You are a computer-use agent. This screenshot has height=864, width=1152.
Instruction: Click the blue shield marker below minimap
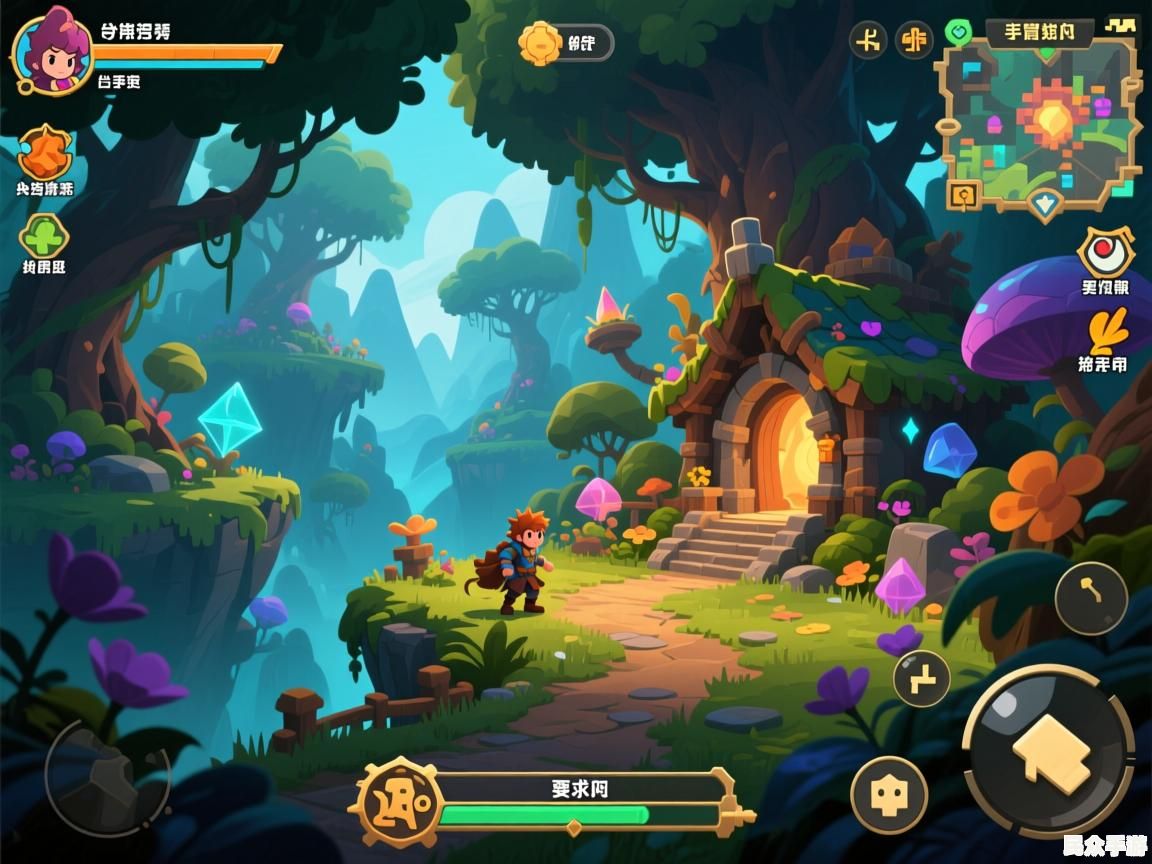[x=1045, y=205]
